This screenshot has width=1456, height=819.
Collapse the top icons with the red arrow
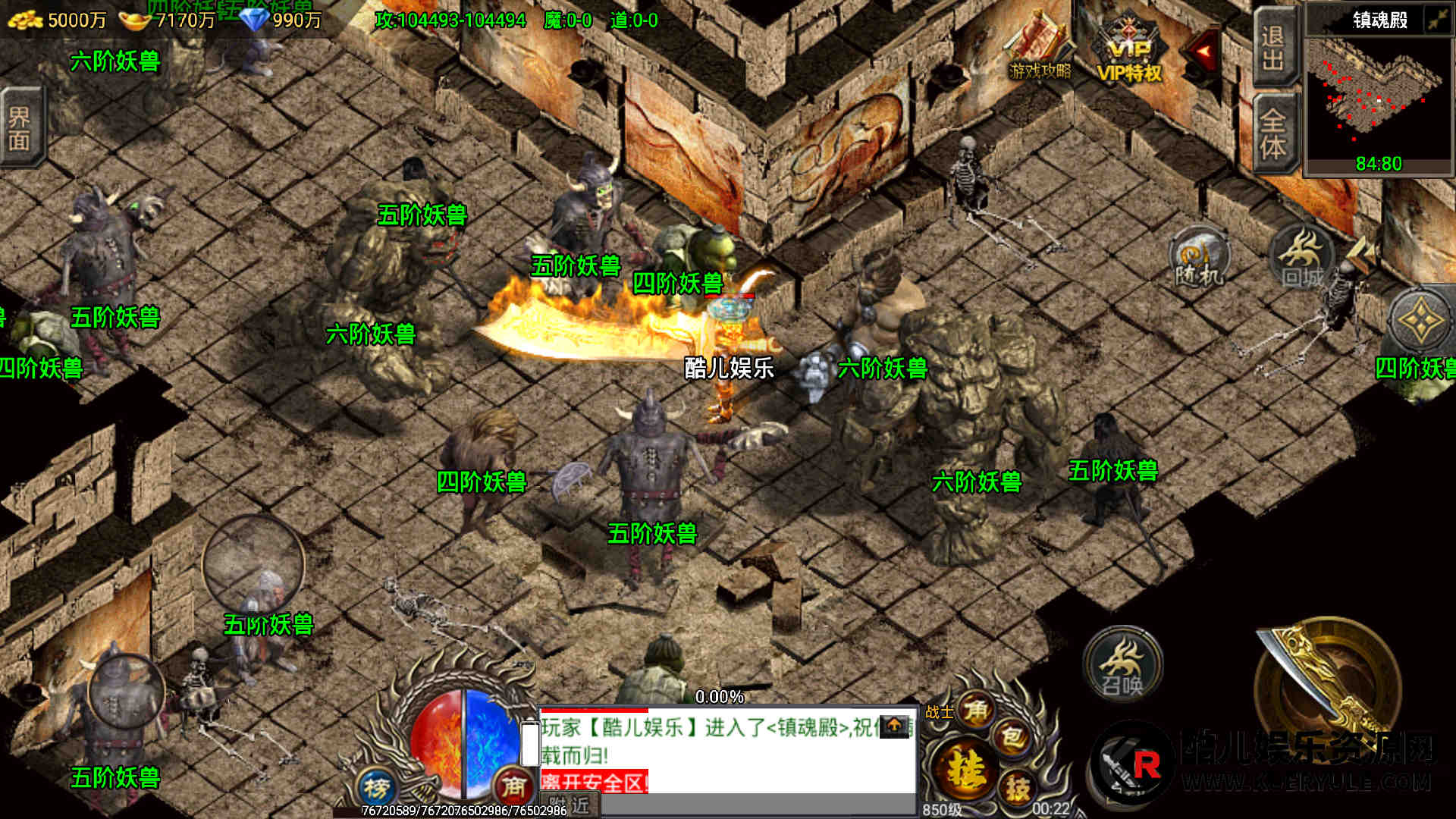pyautogui.click(x=1203, y=52)
